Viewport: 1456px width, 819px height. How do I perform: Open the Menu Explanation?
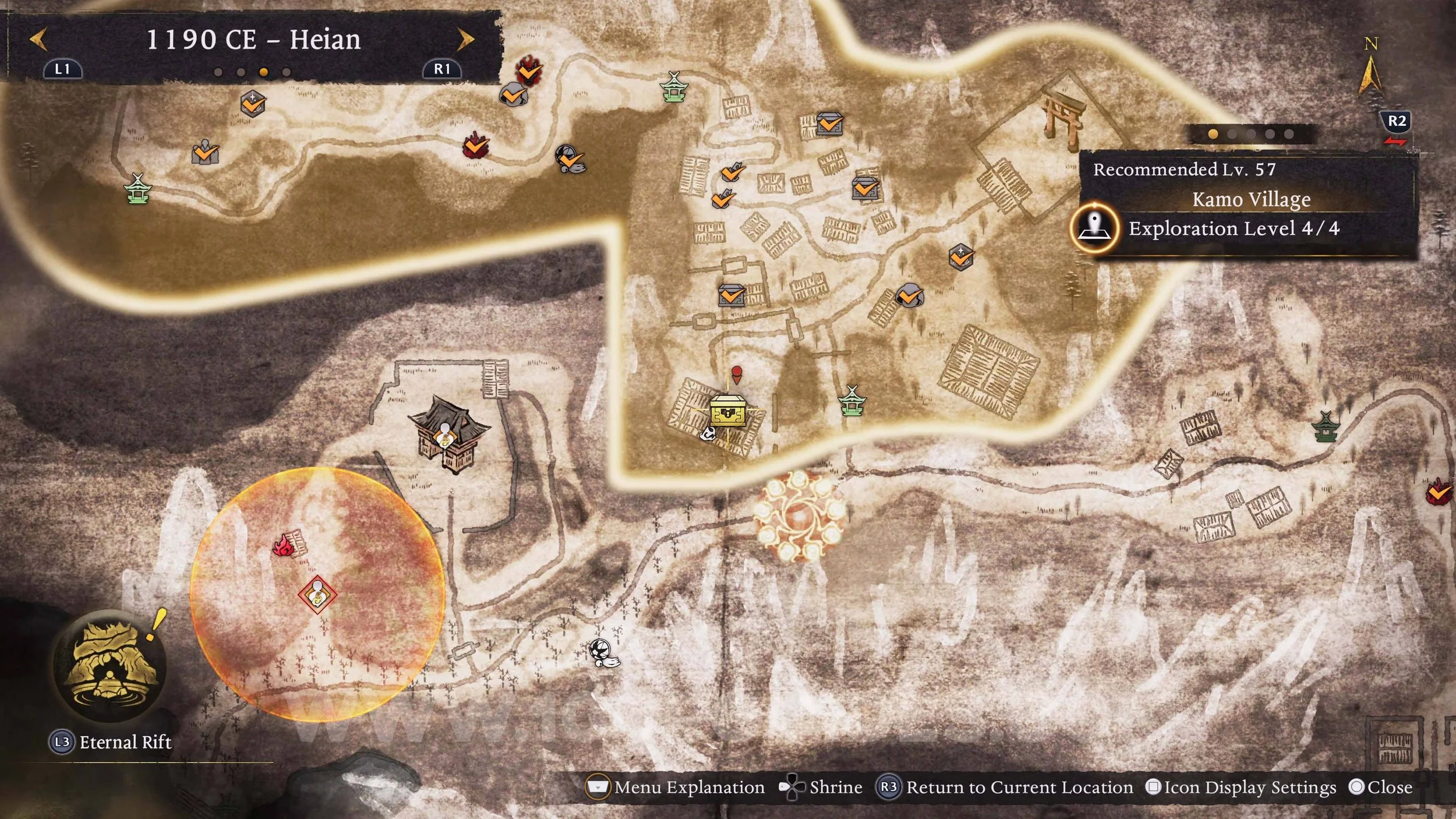click(676, 788)
